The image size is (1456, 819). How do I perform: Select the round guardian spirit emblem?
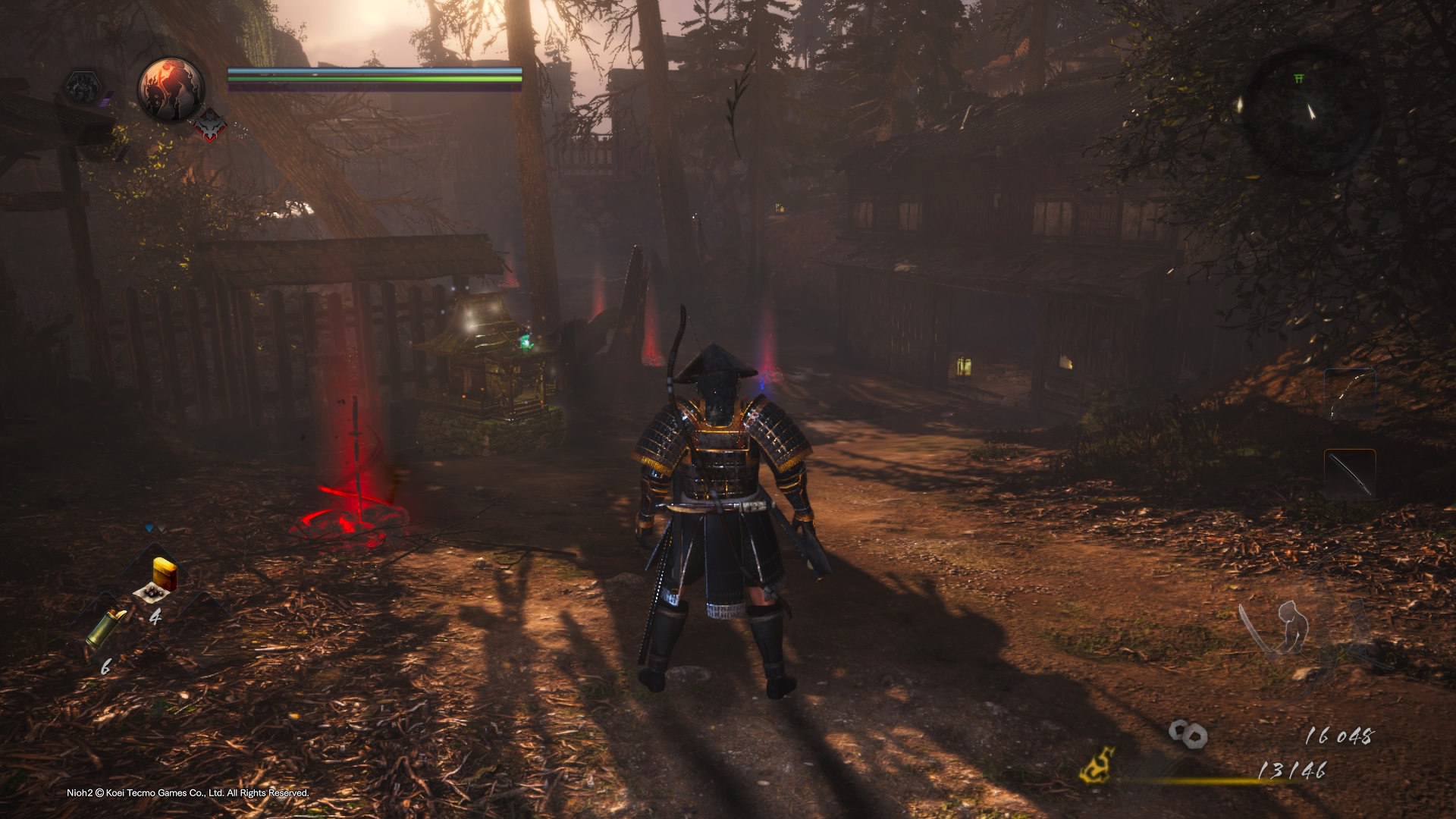[x=171, y=89]
